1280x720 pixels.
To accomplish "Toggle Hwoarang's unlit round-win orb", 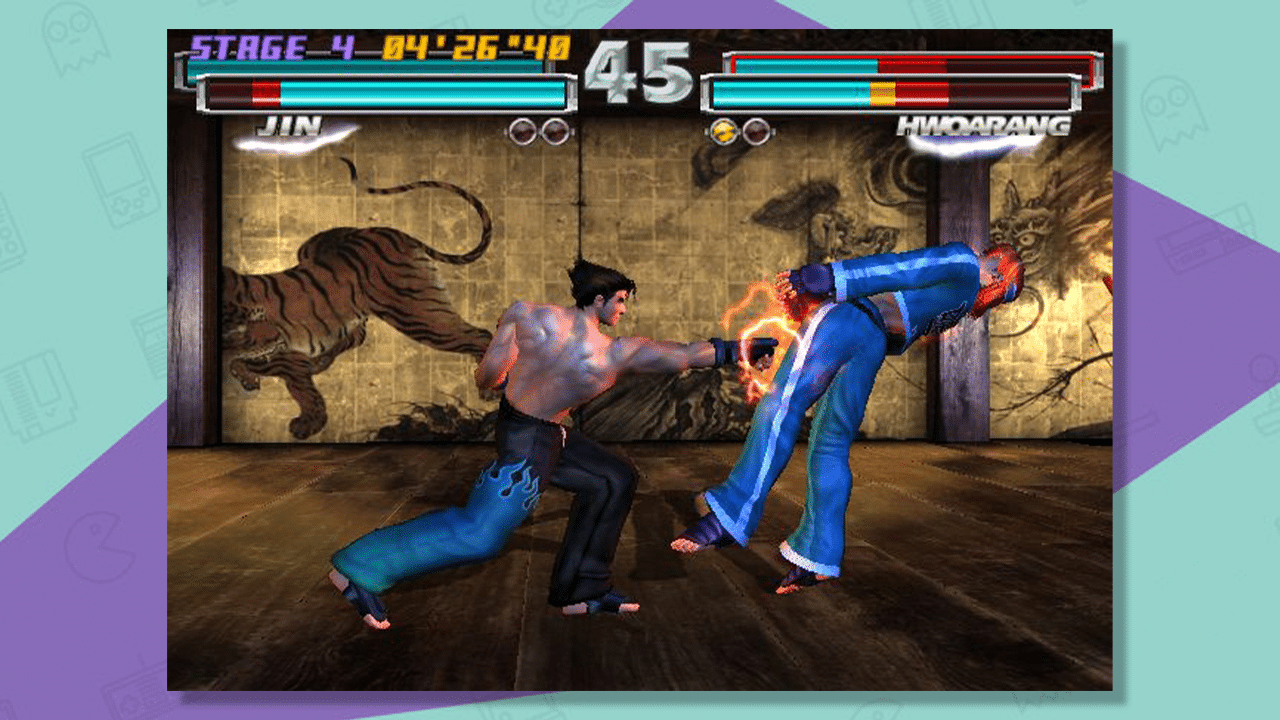I will coord(757,131).
